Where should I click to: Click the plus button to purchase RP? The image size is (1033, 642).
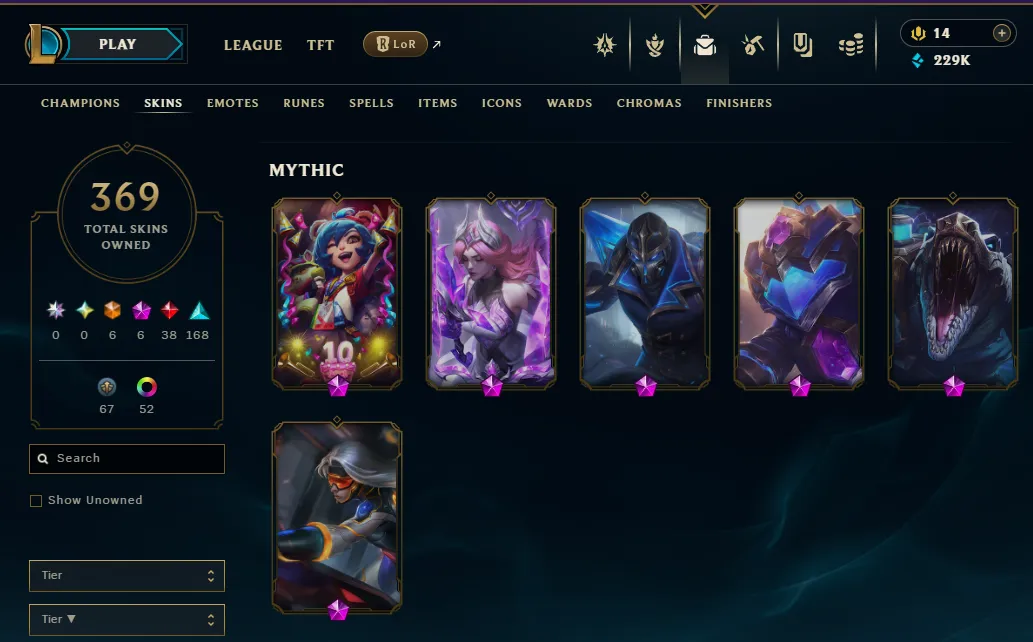1001,33
